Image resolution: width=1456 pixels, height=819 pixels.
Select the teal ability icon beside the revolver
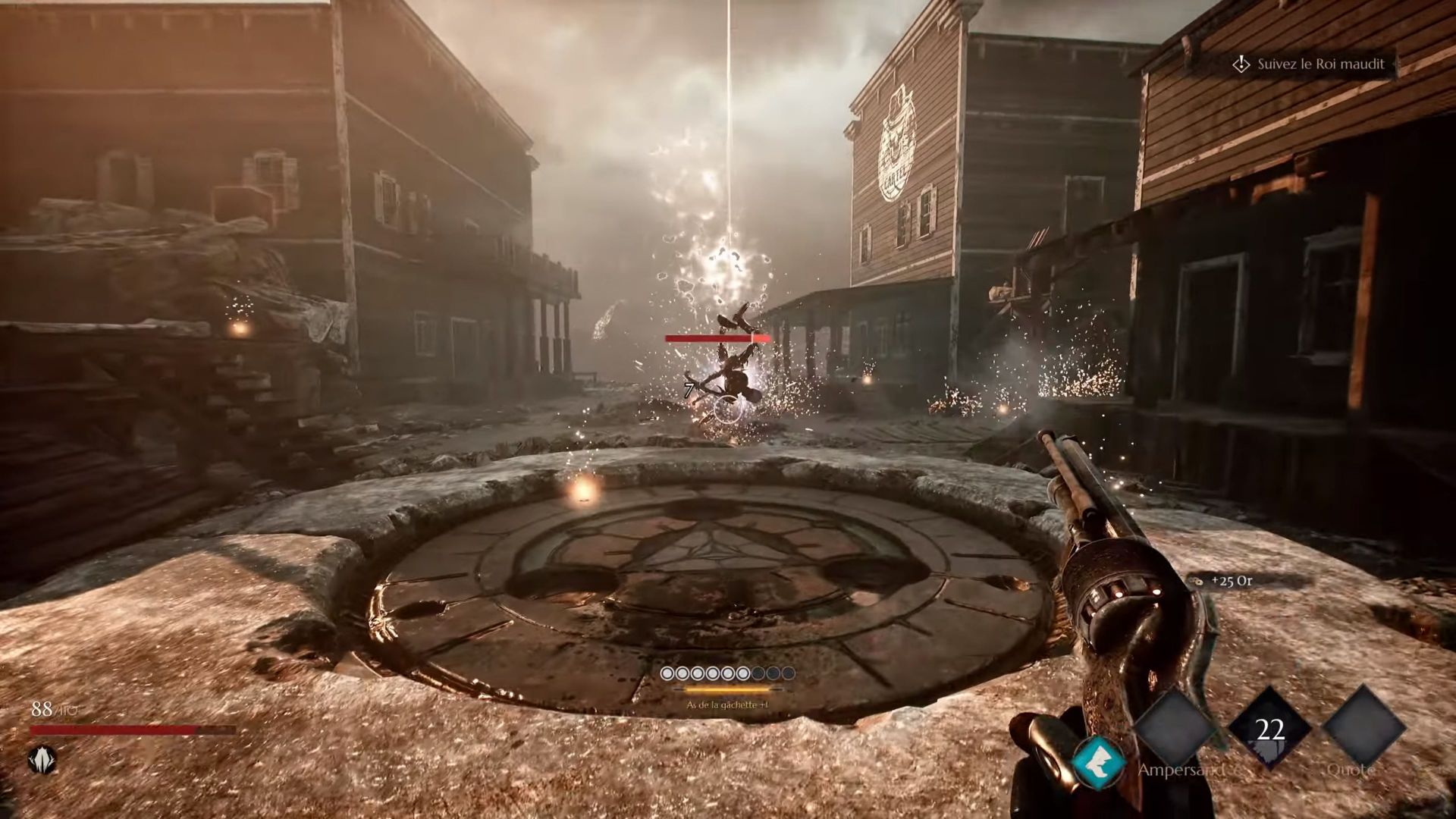(x=1099, y=762)
